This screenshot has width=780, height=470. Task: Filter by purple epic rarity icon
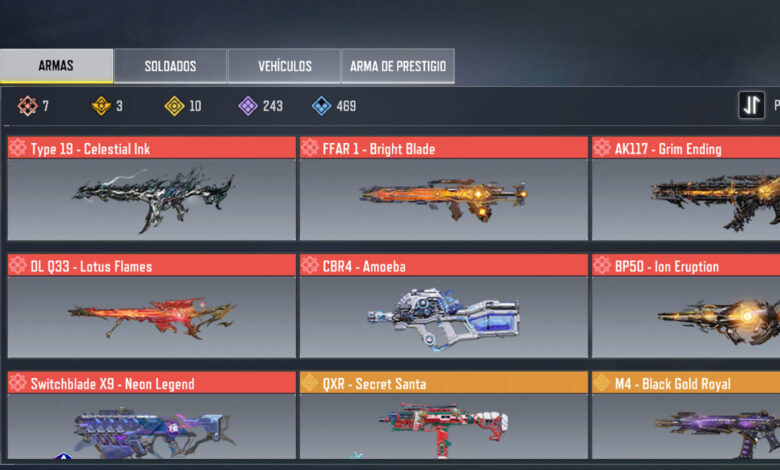tap(249, 105)
